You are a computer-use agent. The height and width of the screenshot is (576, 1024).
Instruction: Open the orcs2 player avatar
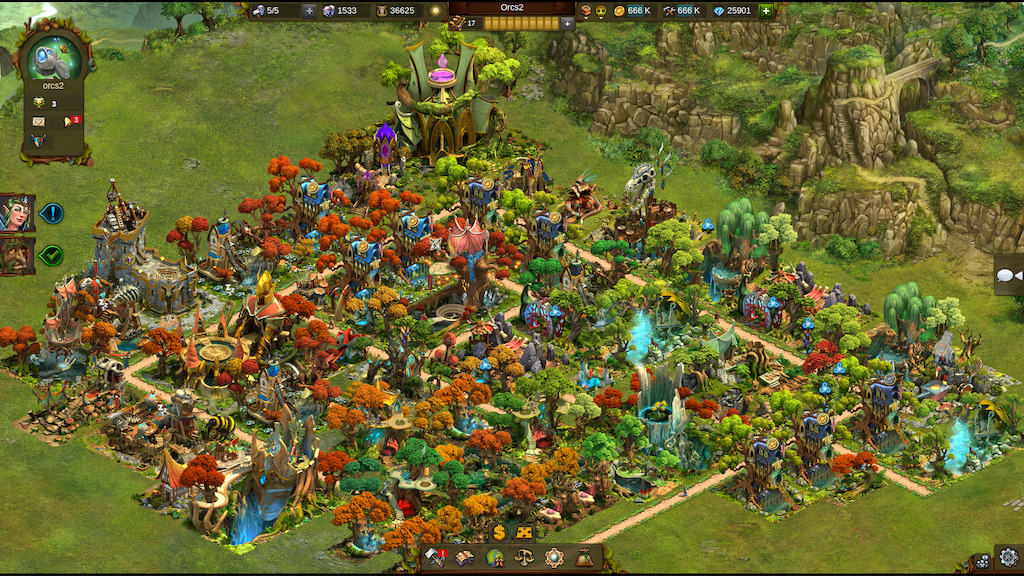pos(53,58)
